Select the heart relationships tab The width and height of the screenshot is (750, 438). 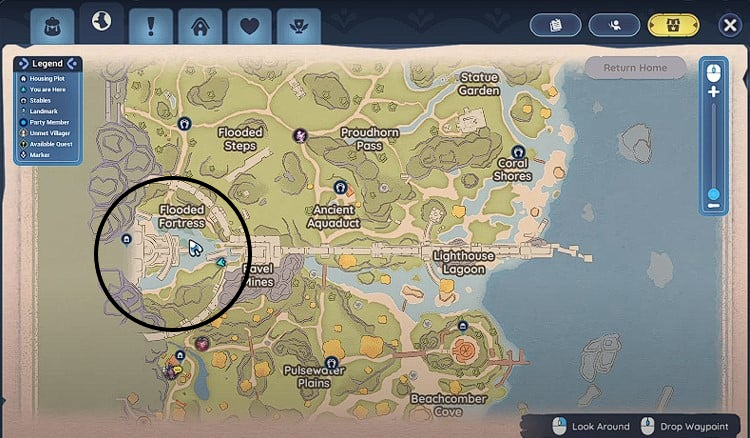pyautogui.click(x=249, y=25)
